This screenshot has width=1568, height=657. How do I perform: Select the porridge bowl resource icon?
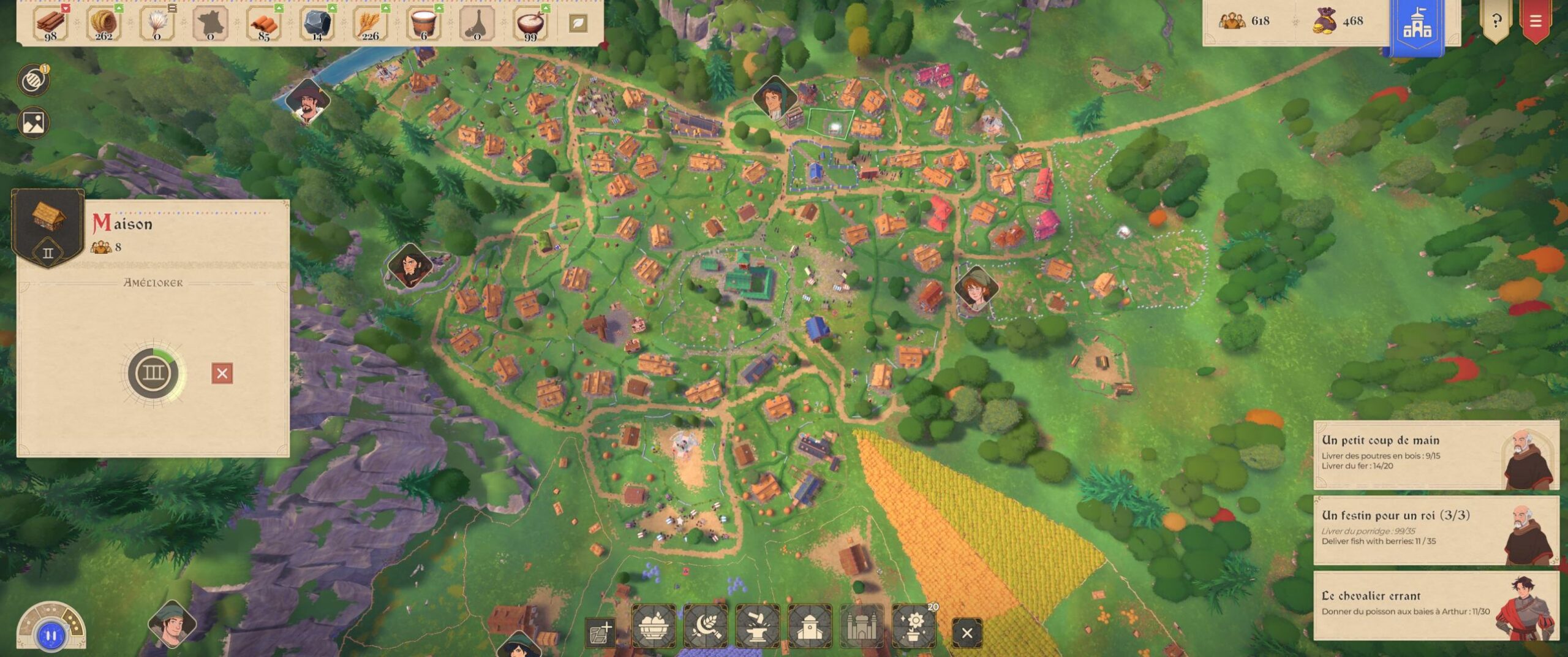point(530,23)
